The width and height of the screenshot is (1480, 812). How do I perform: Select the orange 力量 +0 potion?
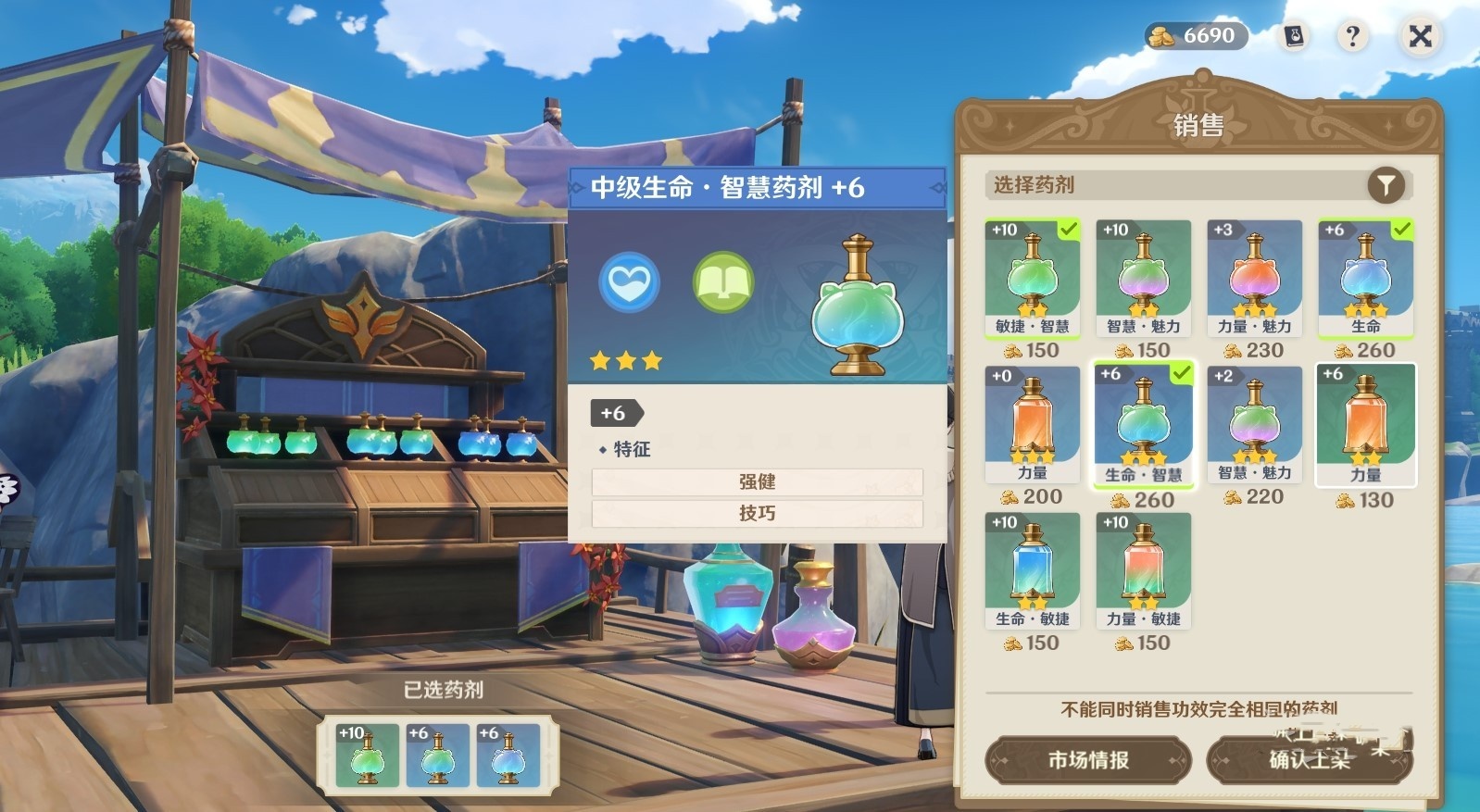tap(1032, 424)
